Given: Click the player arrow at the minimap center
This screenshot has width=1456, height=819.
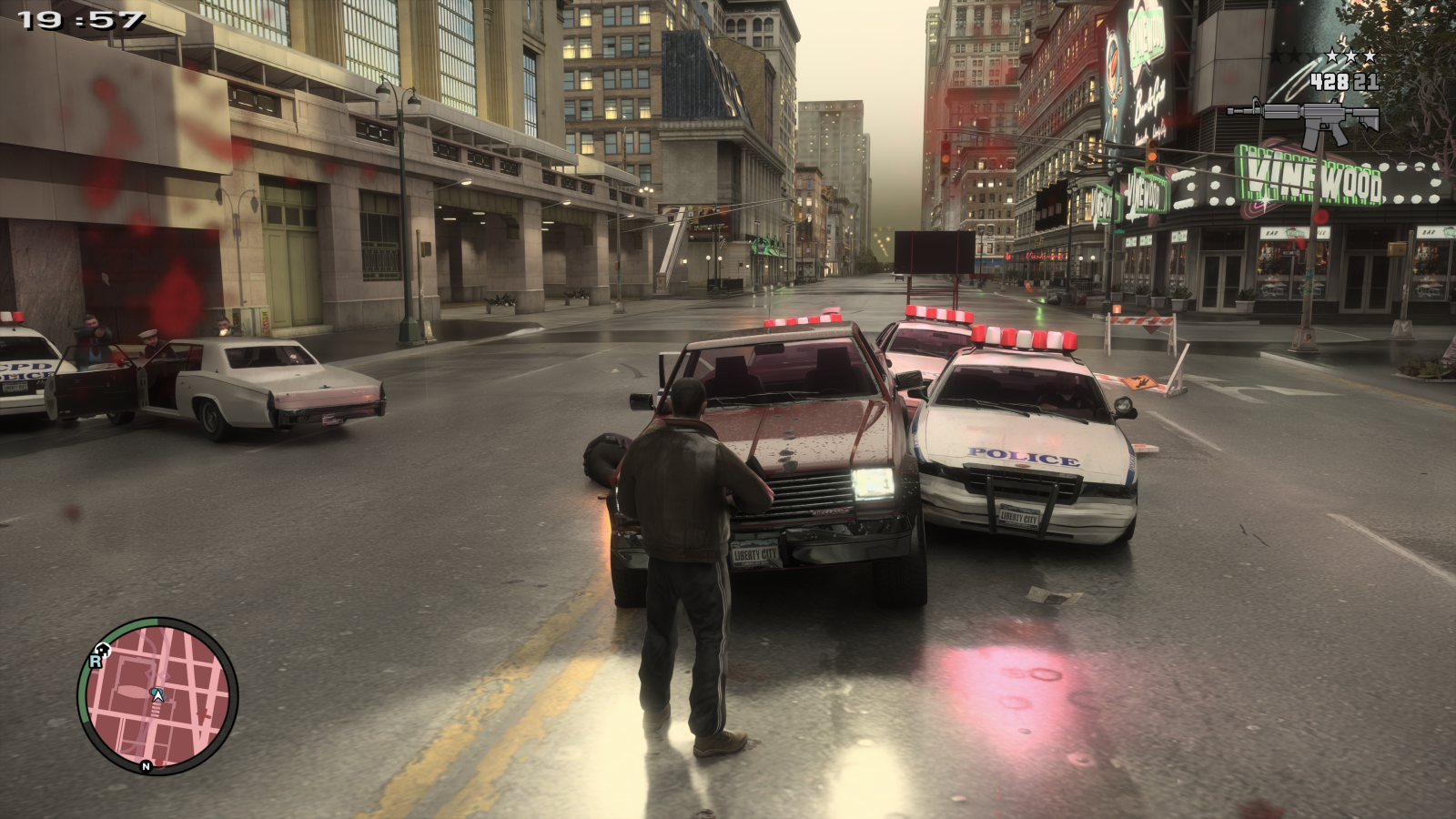Looking at the screenshot, I should pos(157,694).
